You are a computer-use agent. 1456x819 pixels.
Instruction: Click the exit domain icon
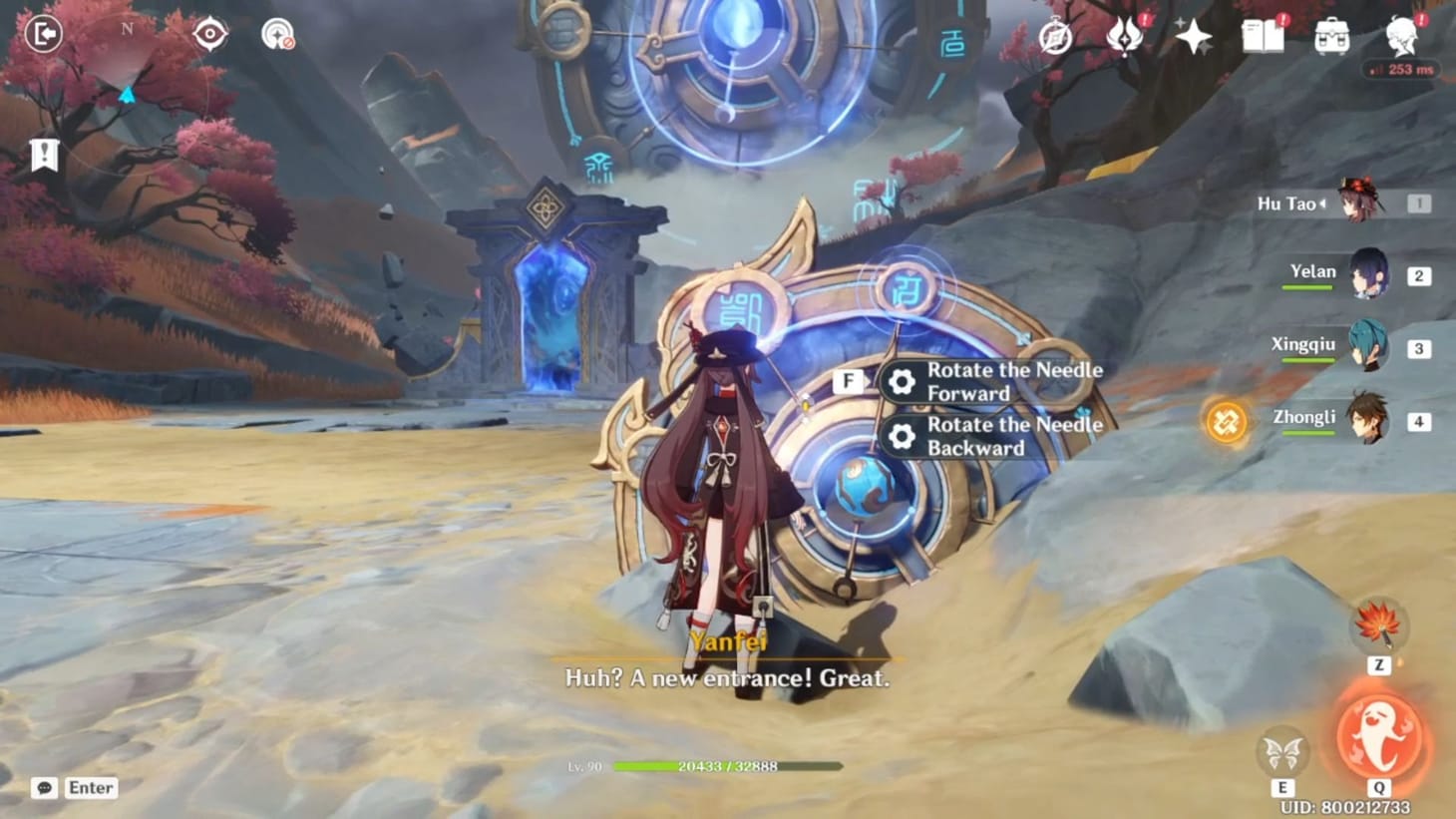[x=43, y=32]
